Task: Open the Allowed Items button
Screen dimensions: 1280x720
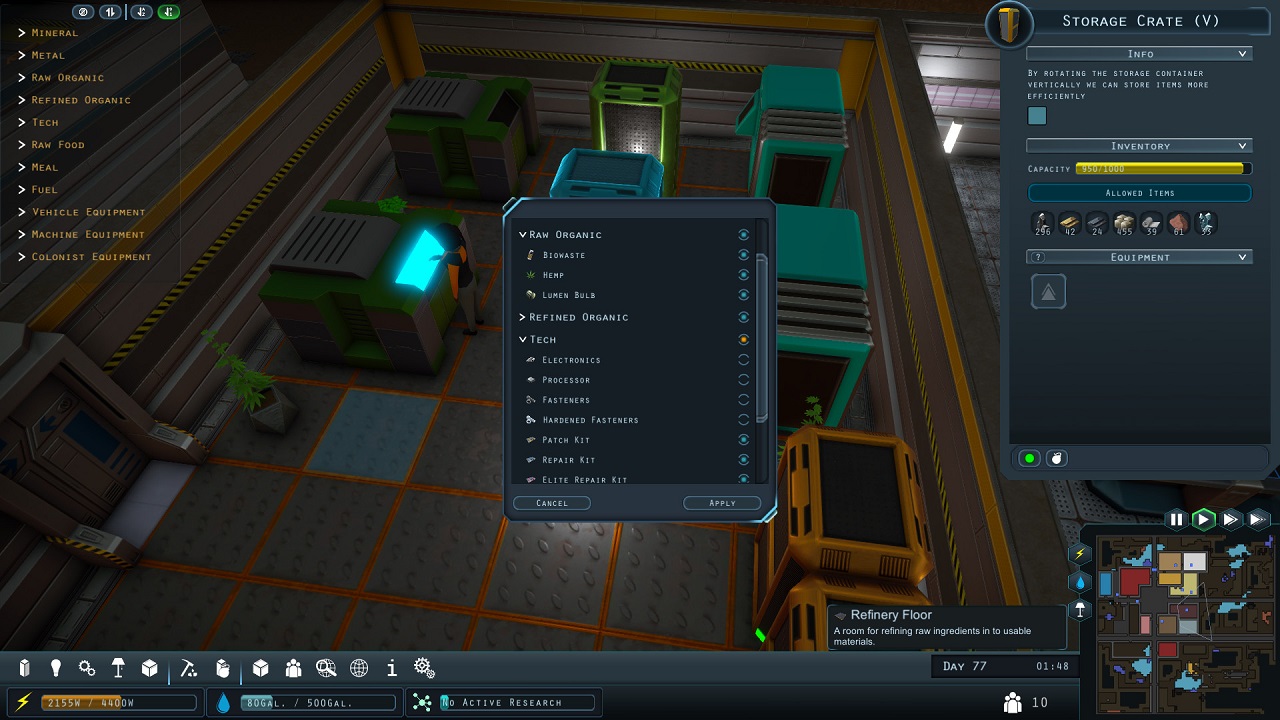Action: coord(1140,193)
